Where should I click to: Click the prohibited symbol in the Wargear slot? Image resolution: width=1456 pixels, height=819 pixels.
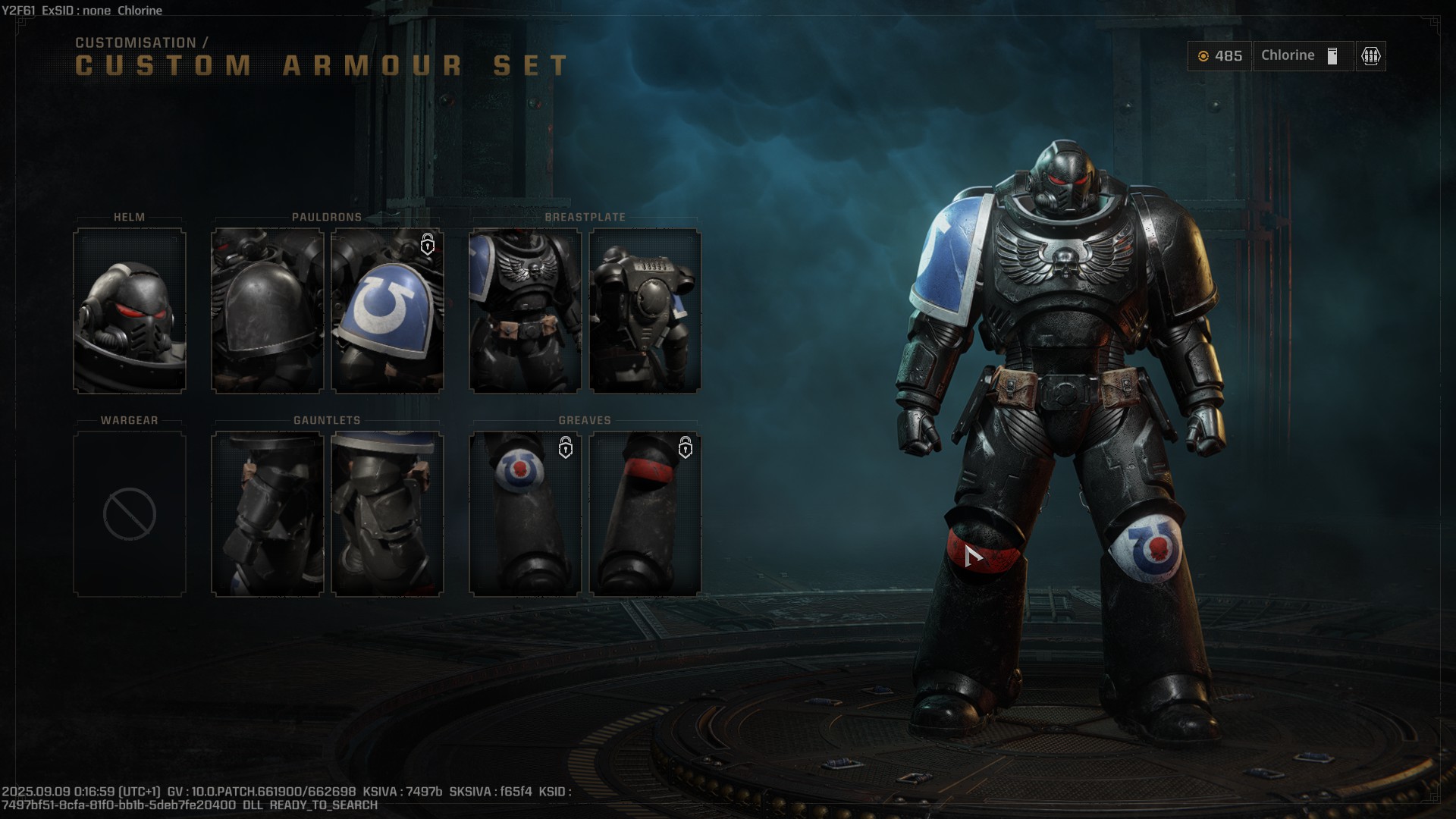[129, 514]
